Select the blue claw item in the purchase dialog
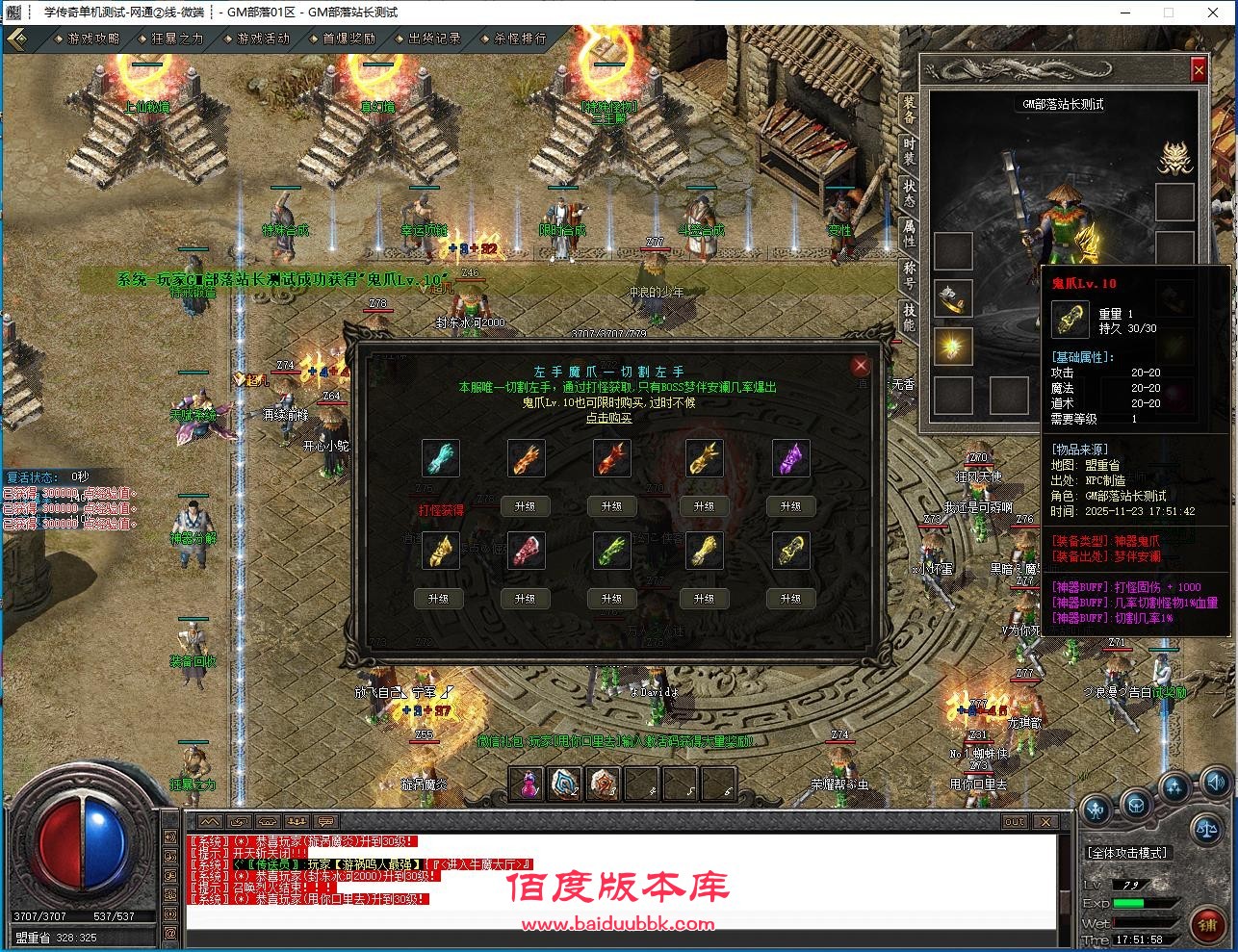The height and width of the screenshot is (952, 1238). [x=441, y=458]
